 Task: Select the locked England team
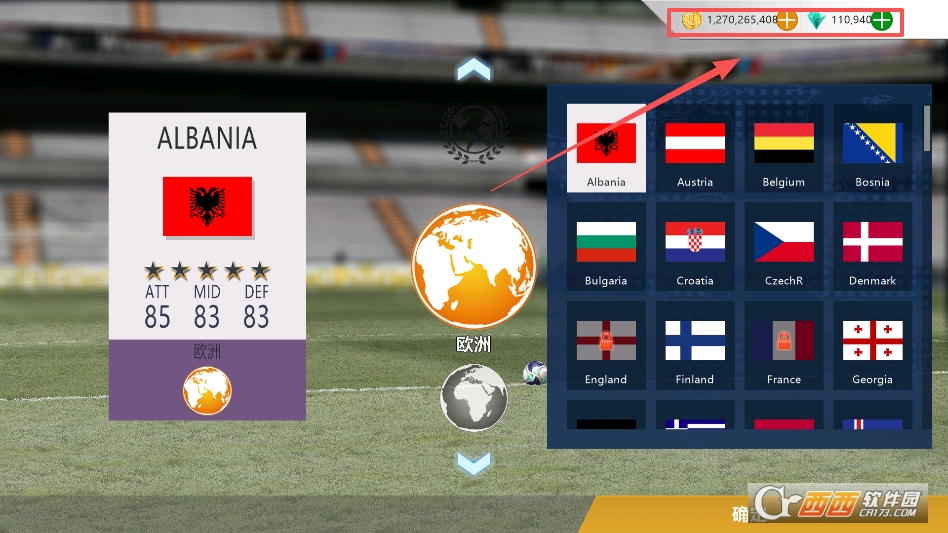pos(606,345)
